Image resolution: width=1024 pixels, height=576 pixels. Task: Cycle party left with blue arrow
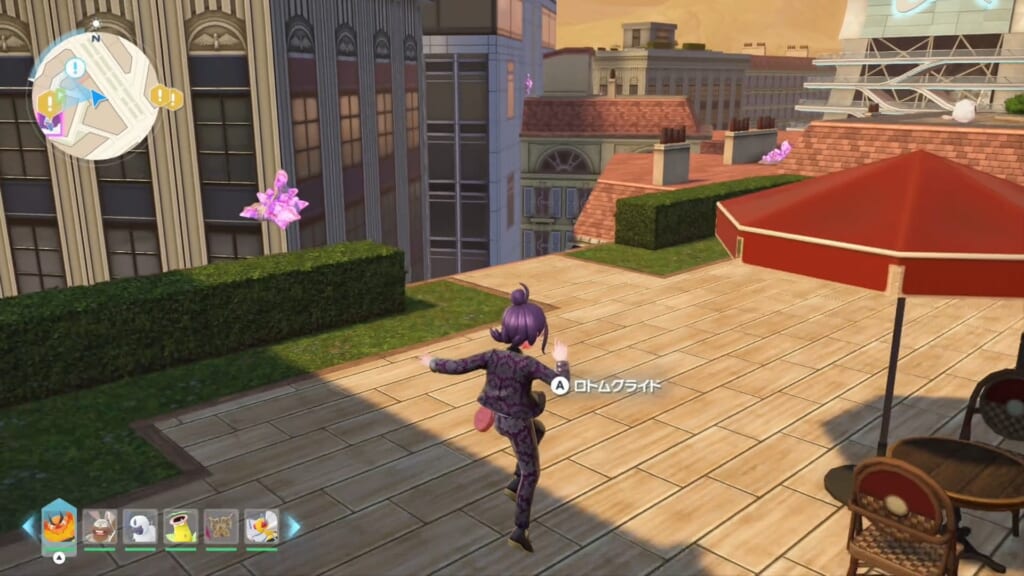pyautogui.click(x=28, y=526)
